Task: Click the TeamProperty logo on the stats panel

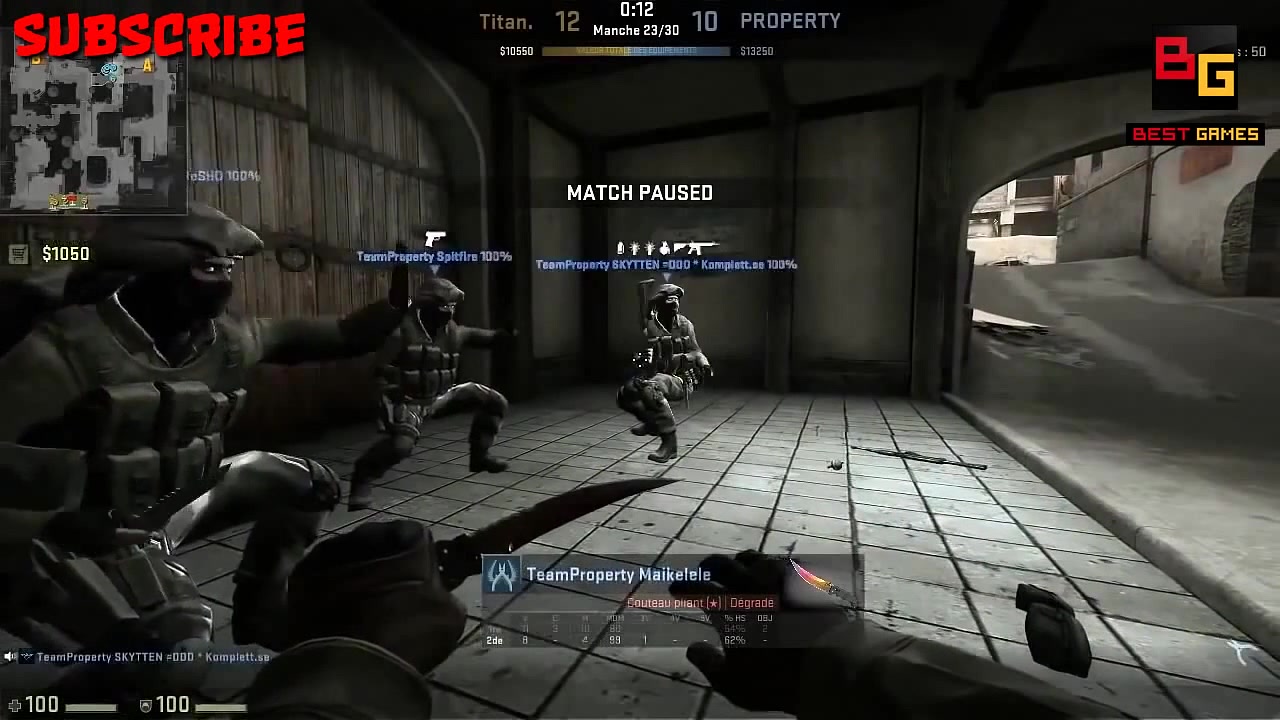Action: click(x=502, y=576)
